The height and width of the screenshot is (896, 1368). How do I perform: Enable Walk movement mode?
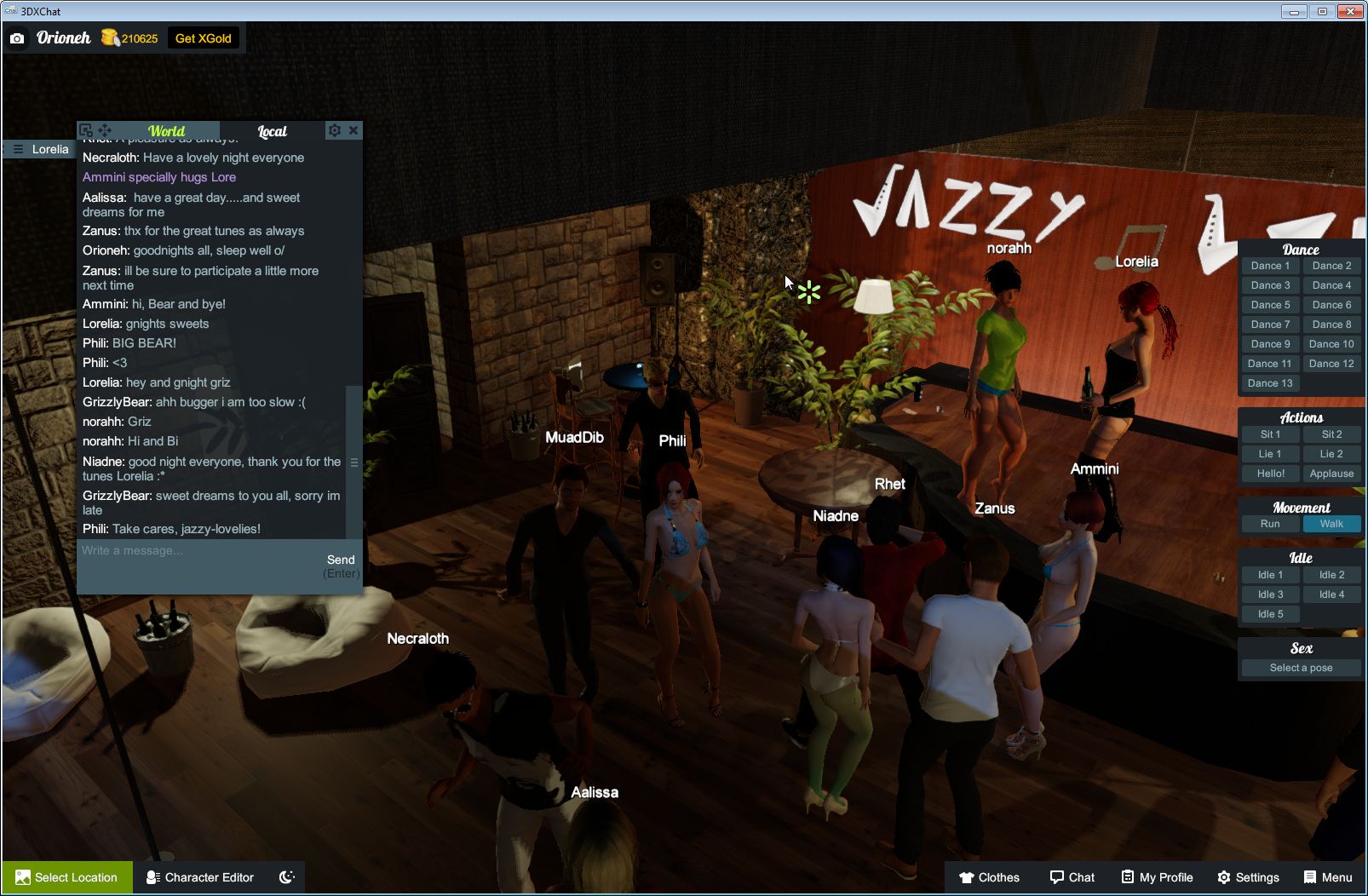point(1331,524)
